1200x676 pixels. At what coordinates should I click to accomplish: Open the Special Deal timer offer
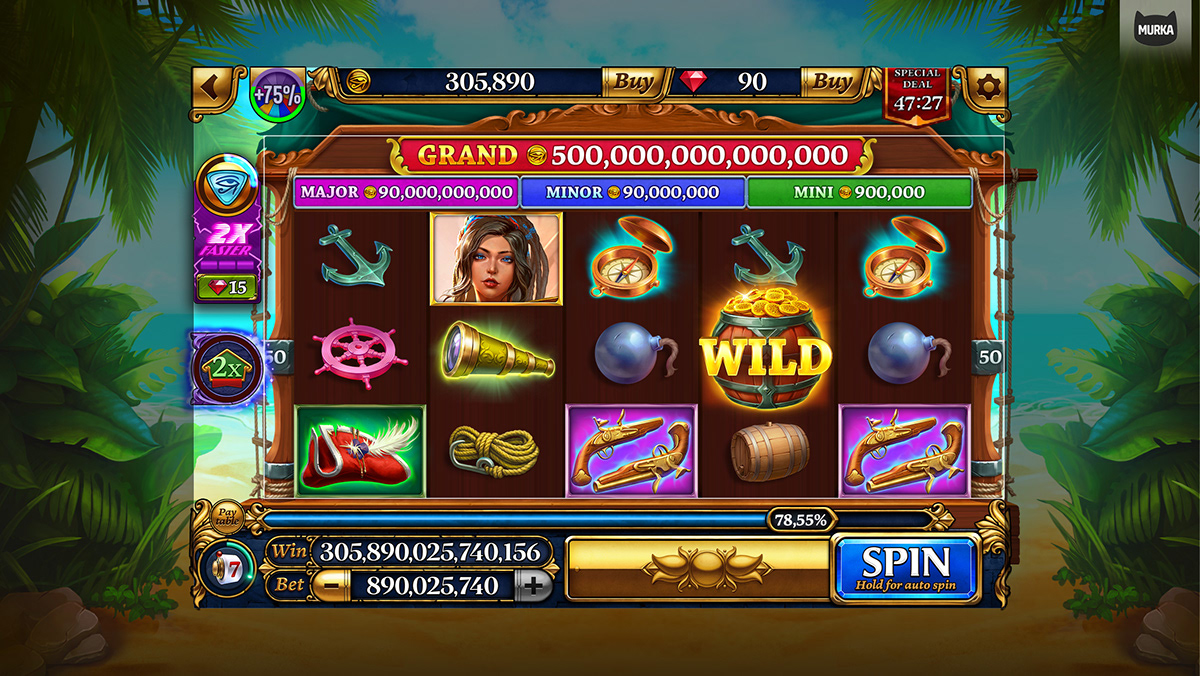(x=917, y=92)
